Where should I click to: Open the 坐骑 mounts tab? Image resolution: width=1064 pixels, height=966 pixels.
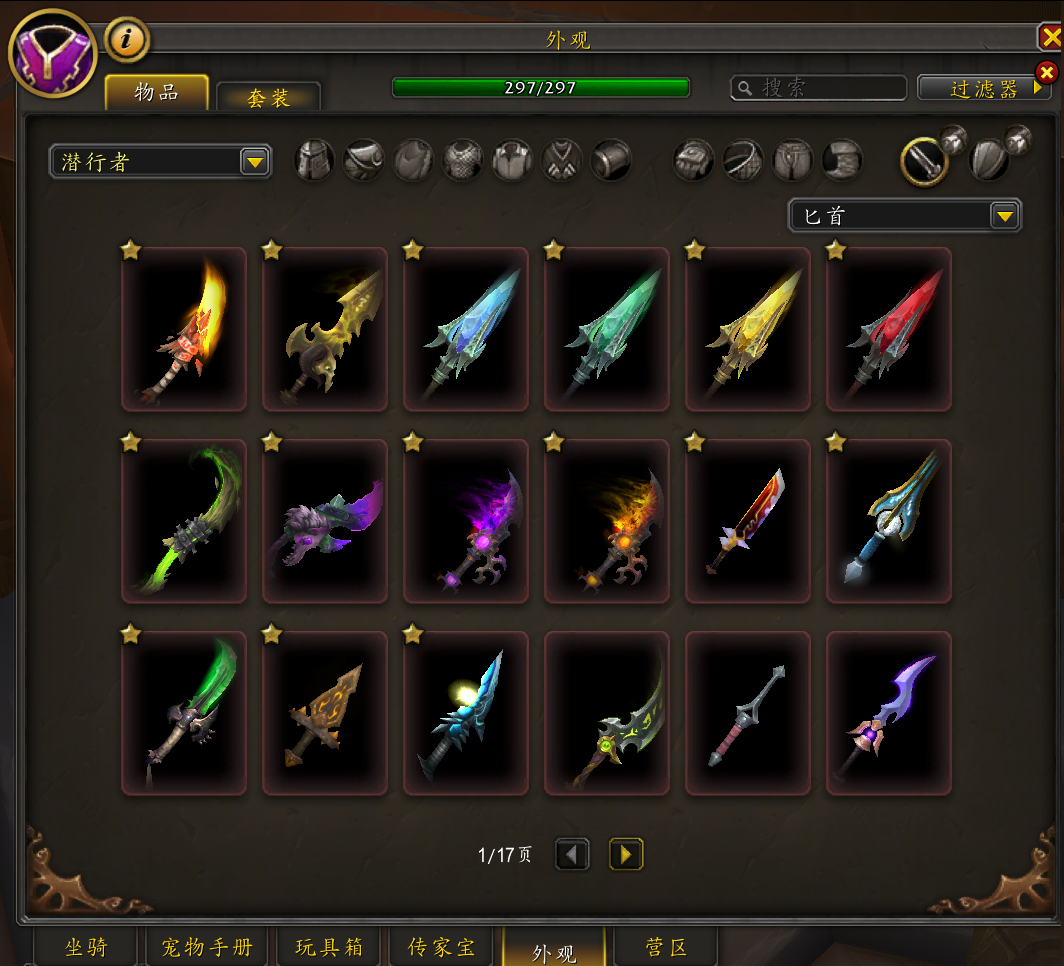point(86,947)
